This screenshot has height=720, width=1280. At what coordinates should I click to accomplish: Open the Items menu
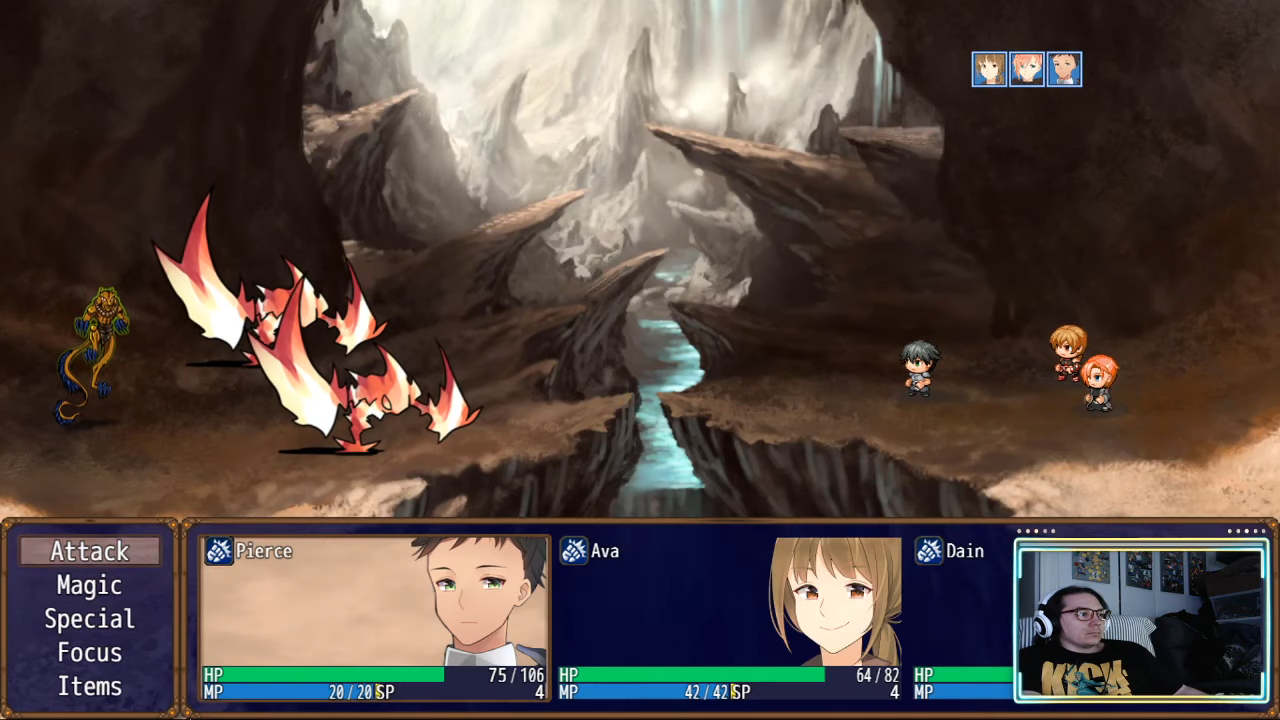[90, 687]
